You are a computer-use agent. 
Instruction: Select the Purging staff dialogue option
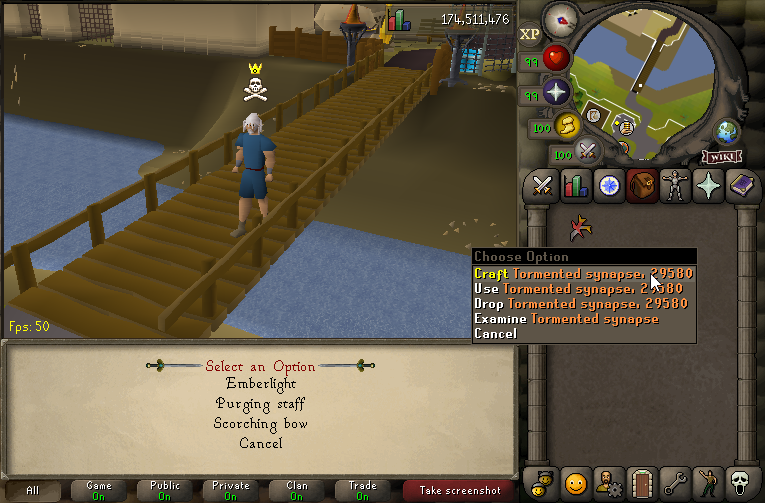coord(260,404)
